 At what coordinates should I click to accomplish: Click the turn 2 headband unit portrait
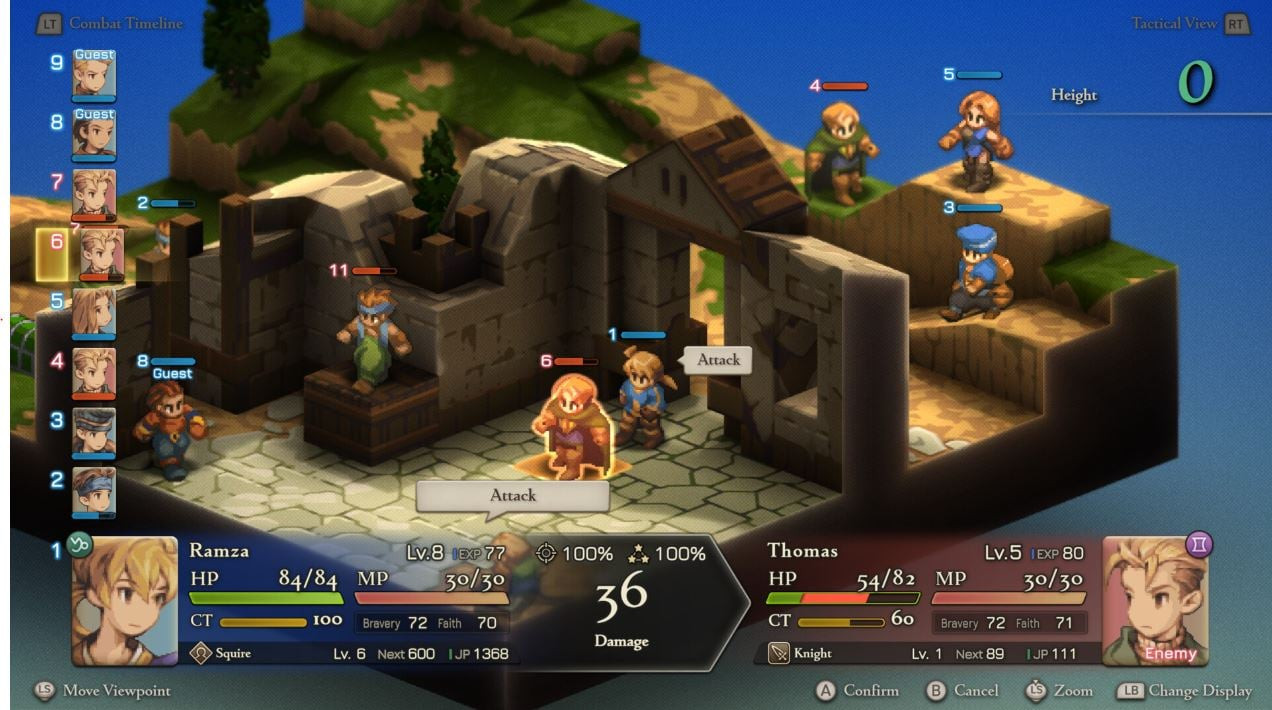(x=94, y=492)
